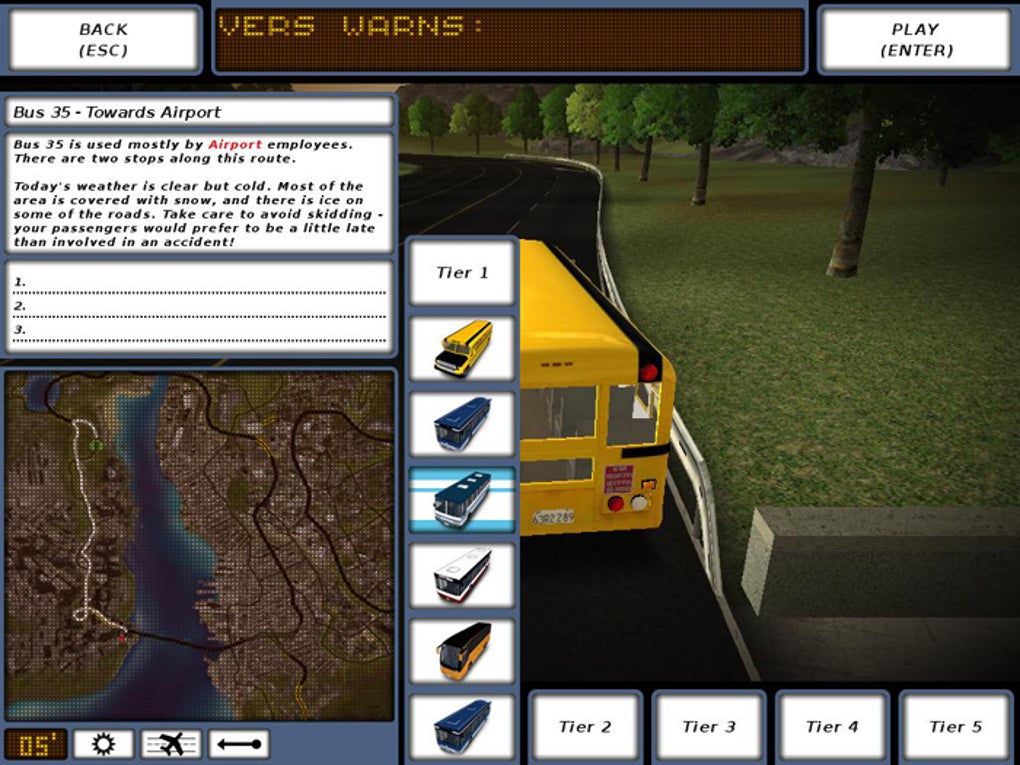The width and height of the screenshot is (1020, 765).
Task: Click the route map of the city
Action: coord(200,545)
